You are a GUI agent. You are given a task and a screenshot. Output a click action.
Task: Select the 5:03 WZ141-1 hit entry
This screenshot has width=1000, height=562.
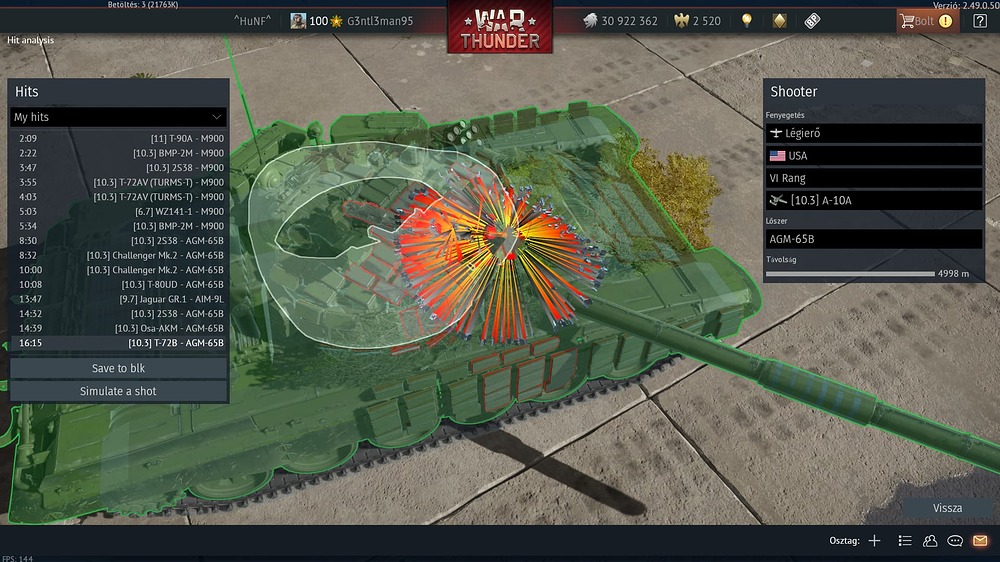[118, 212]
